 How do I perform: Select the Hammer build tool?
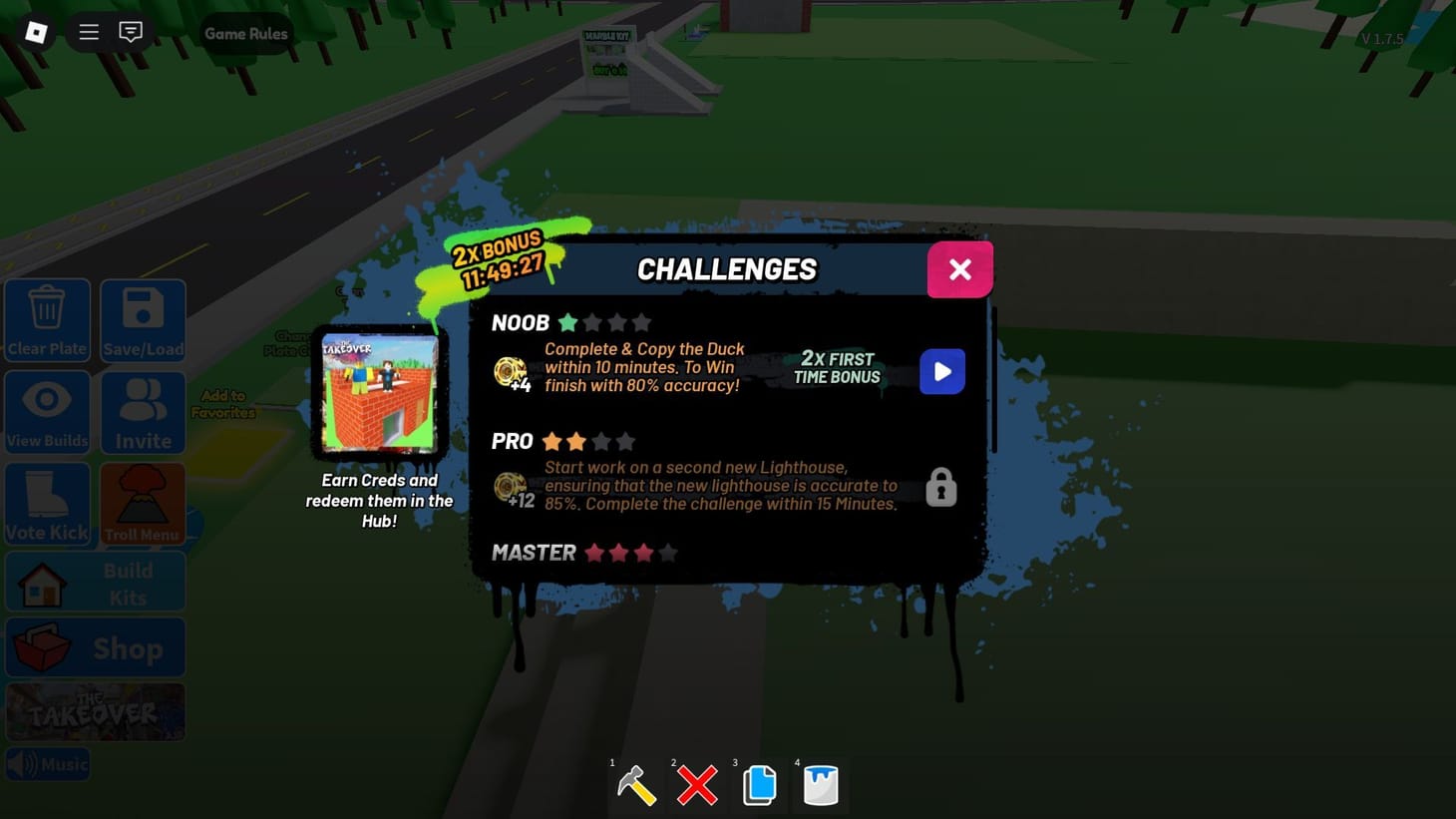point(636,787)
